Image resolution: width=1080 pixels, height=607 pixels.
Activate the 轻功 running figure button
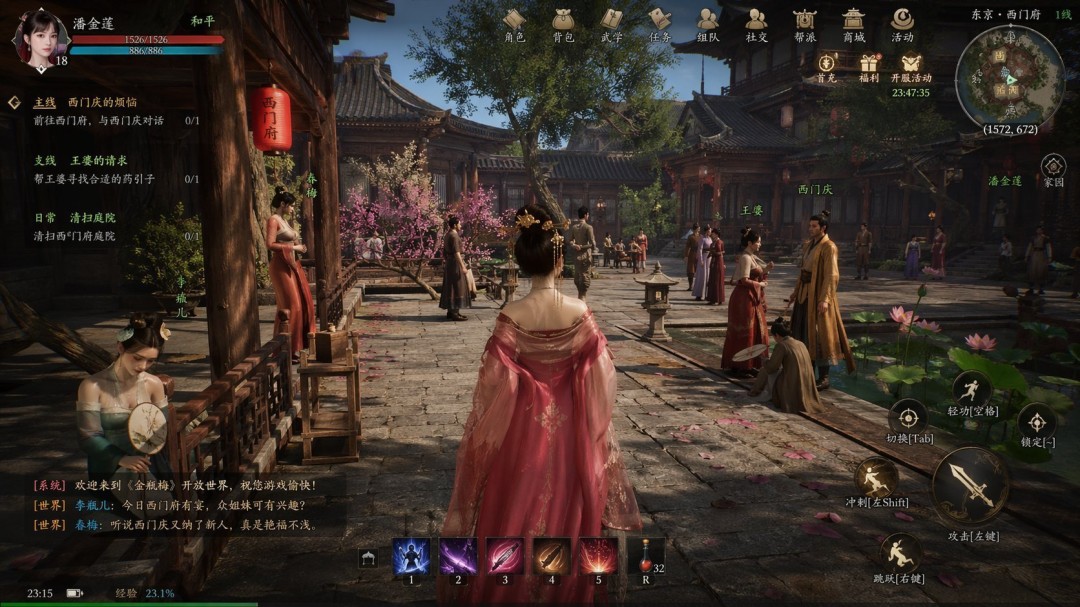point(971,391)
